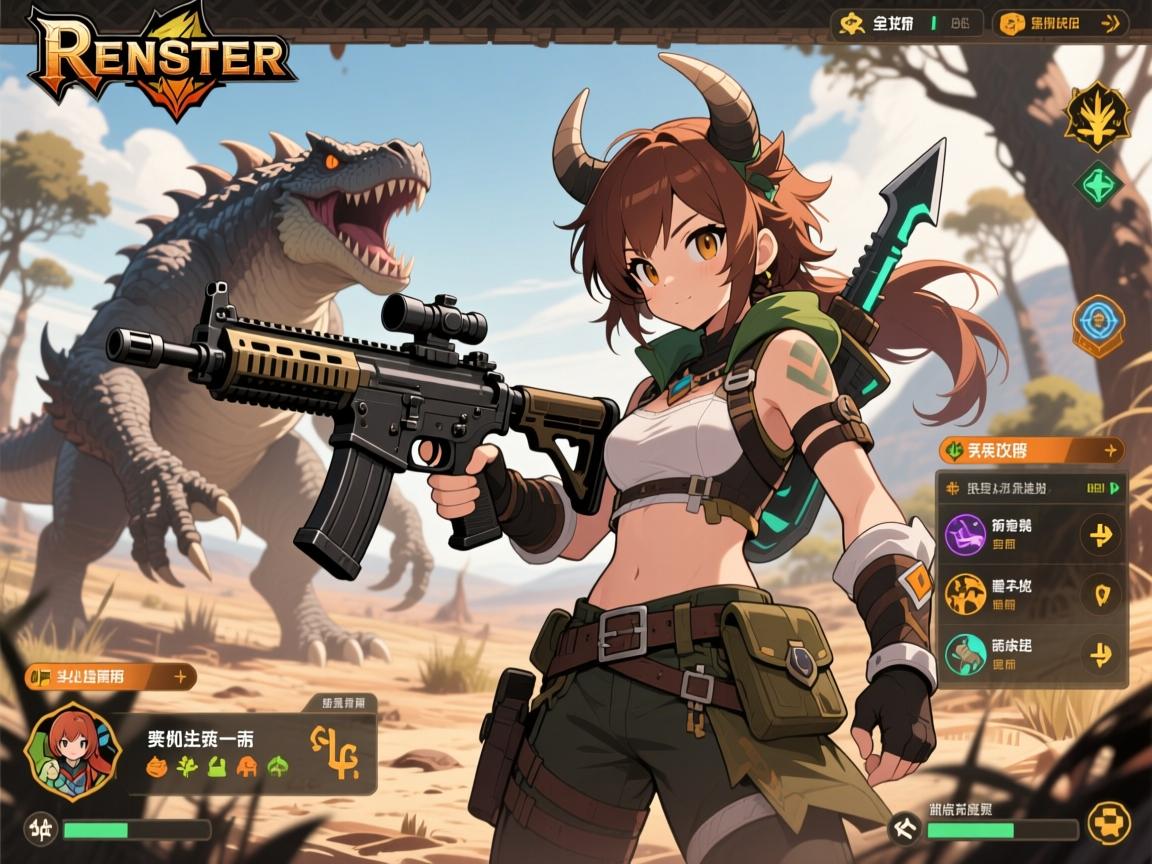Select the green diamond icon
Viewport: 1152px width, 864px height.
(1099, 185)
